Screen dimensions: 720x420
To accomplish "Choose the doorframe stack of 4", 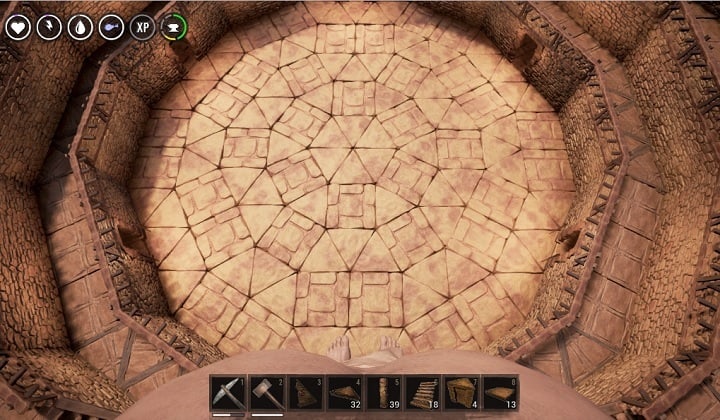I will click(x=460, y=393).
